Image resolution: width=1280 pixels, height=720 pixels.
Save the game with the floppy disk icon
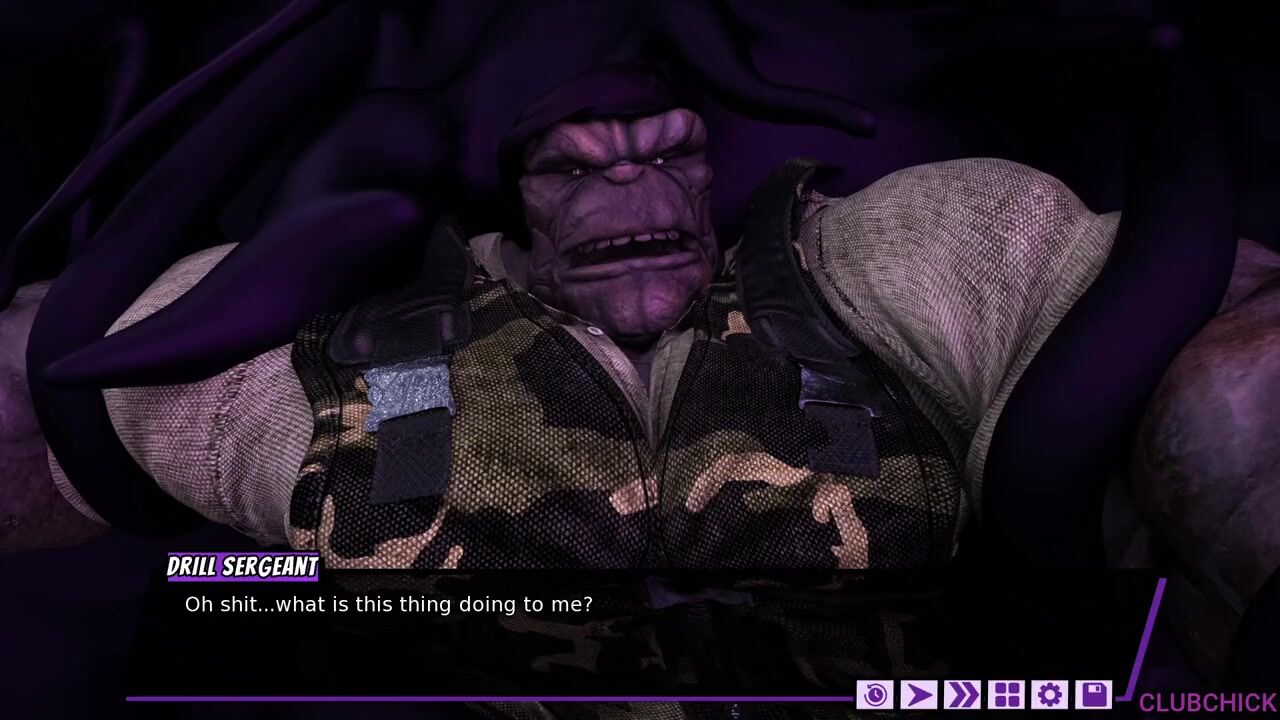(1094, 694)
